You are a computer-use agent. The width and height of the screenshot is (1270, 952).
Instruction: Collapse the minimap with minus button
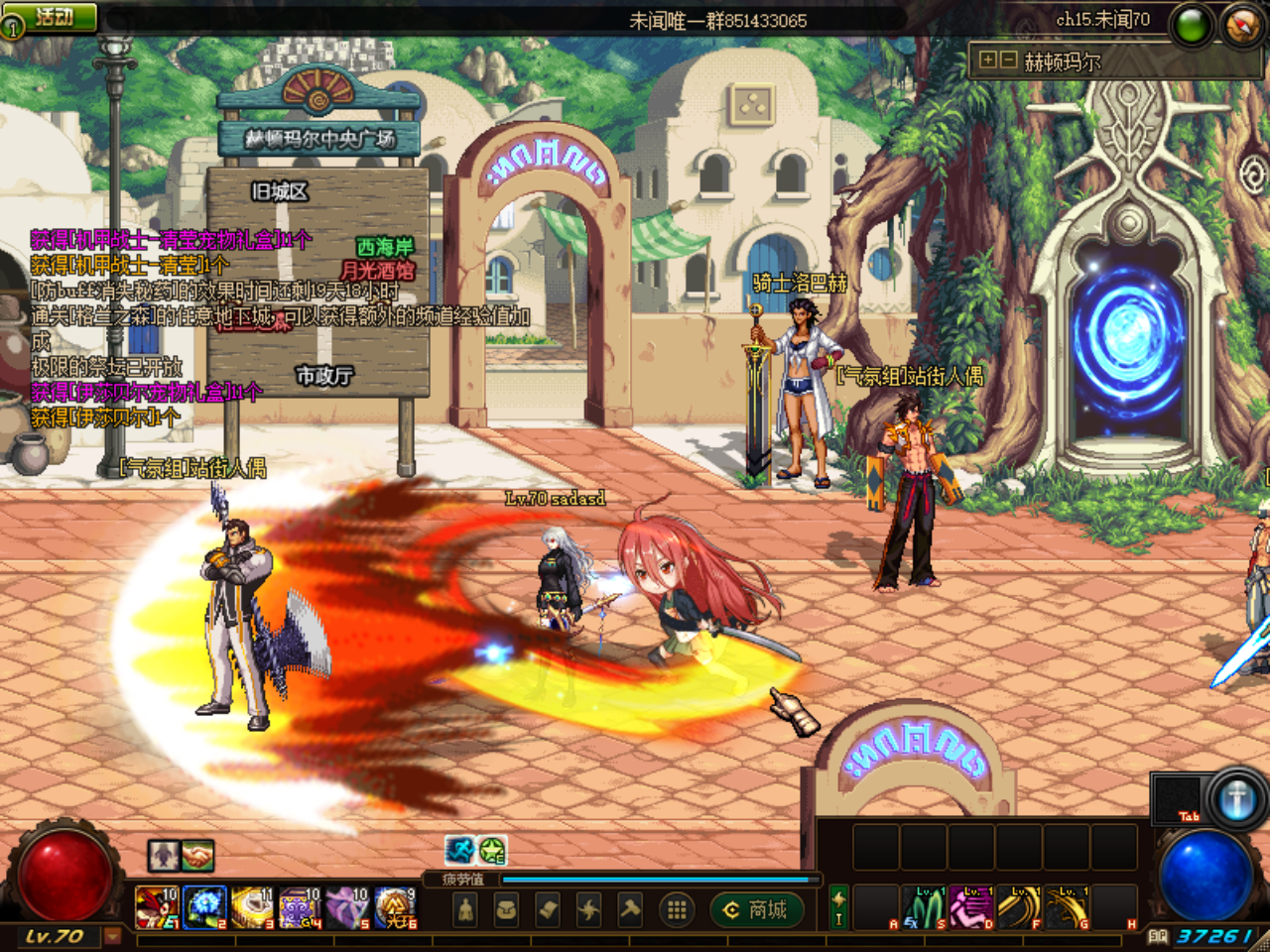tap(1008, 59)
